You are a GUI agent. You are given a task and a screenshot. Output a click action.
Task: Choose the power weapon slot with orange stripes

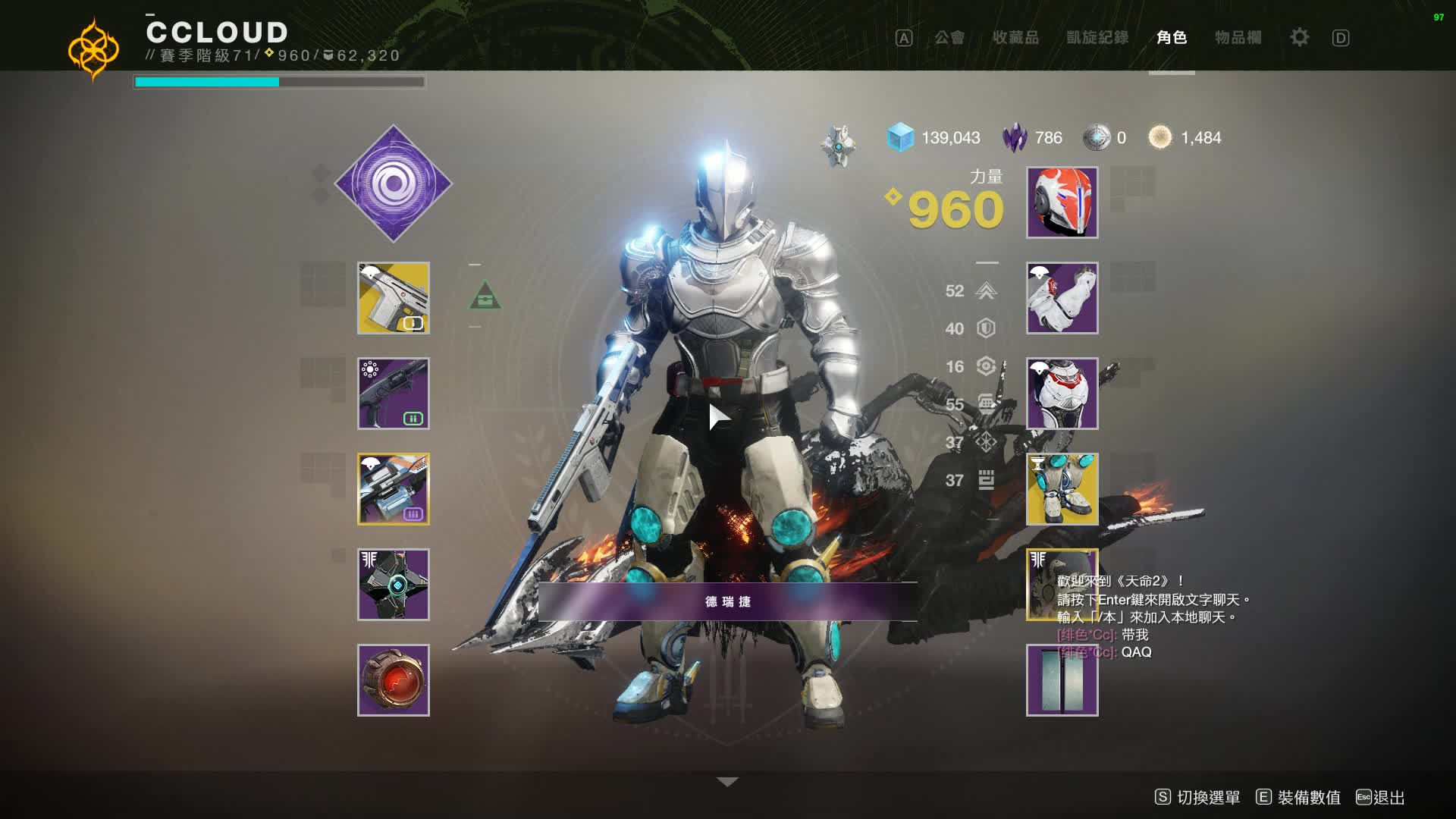pyautogui.click(x=394, y=489)
